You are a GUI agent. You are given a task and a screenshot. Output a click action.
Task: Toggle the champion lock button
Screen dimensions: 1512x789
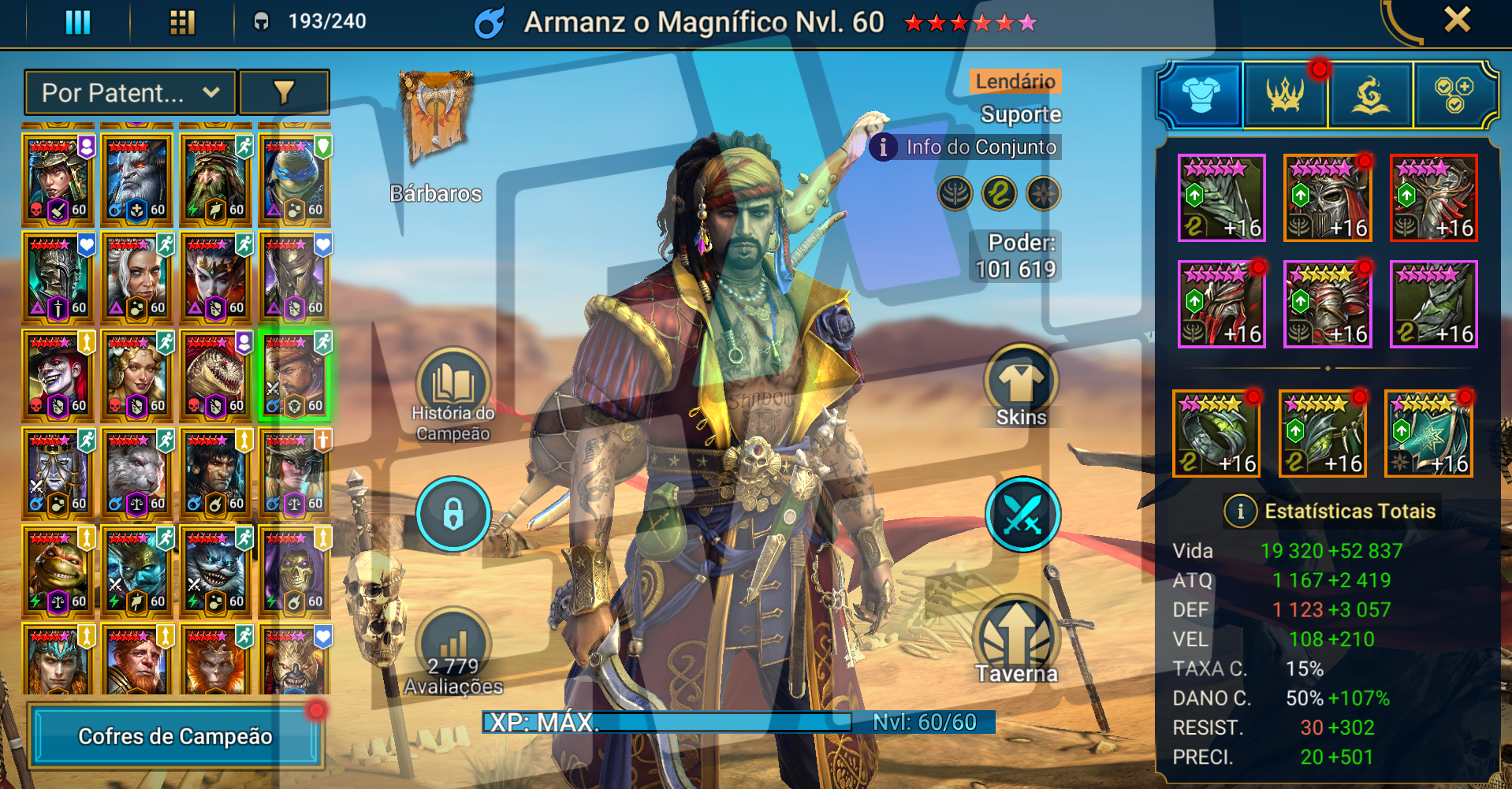click(x=453, y=514)
